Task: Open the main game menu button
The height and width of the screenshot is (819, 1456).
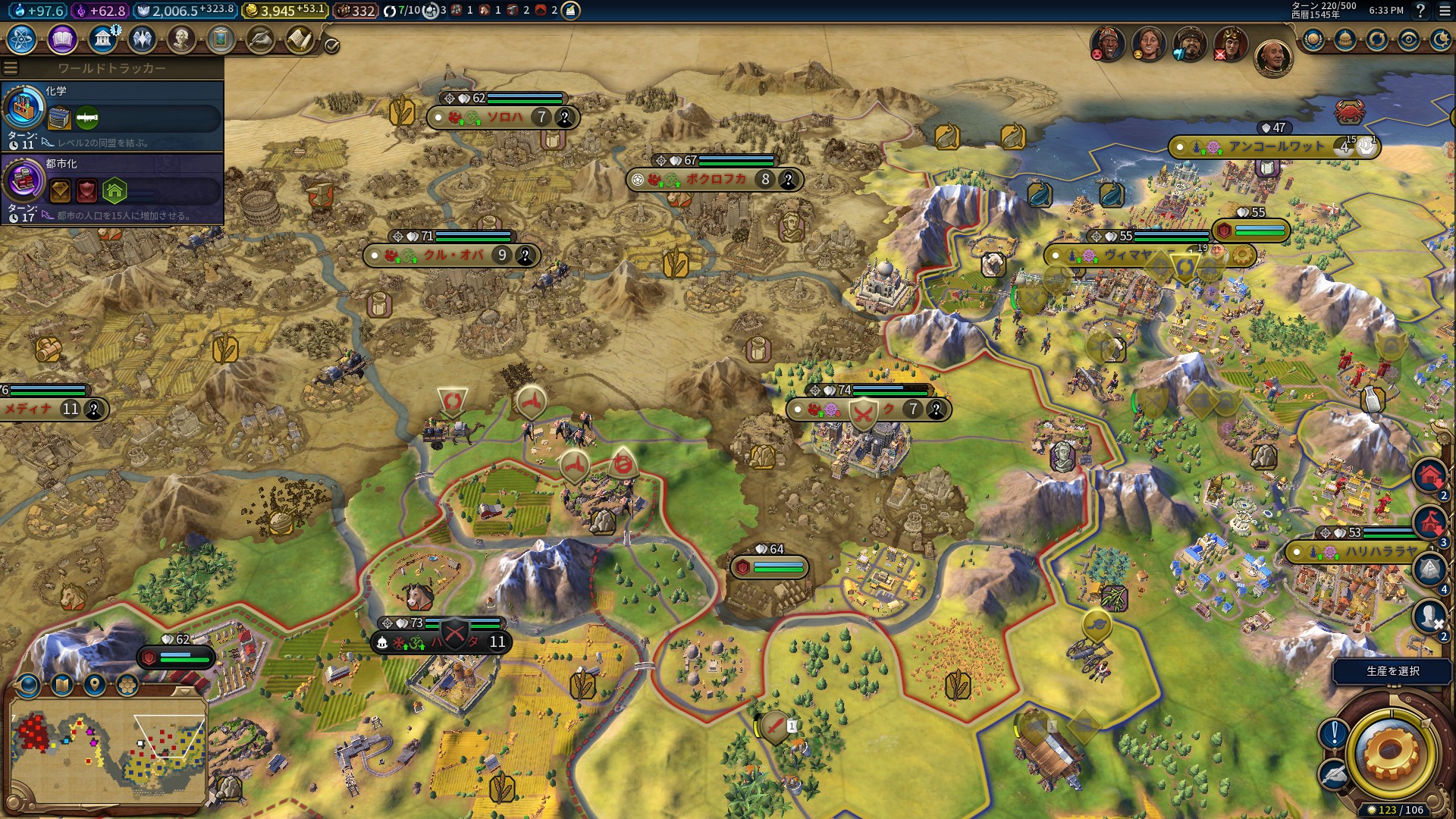Action: click(1445, 10)
